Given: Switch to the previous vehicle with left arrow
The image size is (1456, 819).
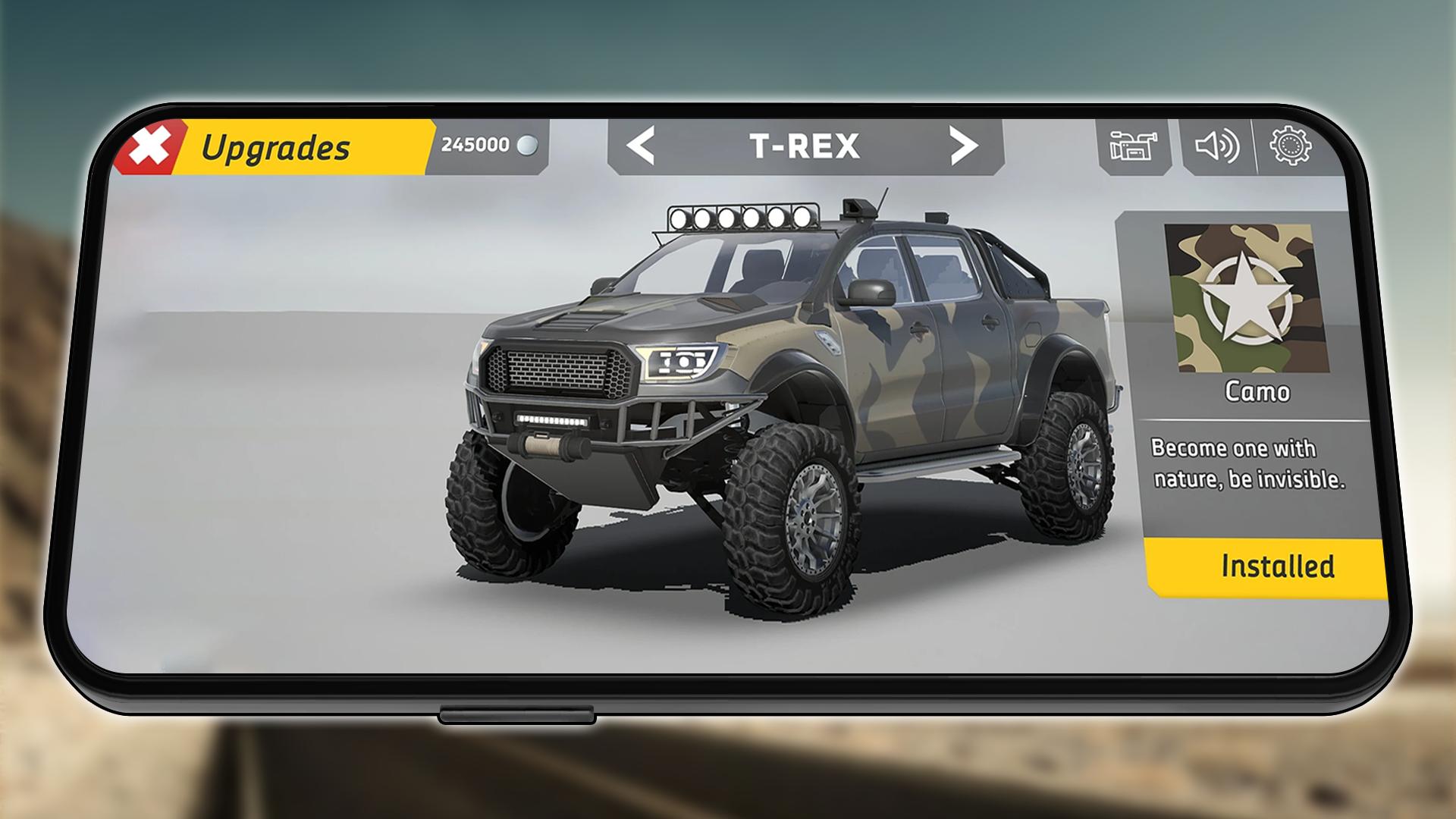Looking at the screenshot, I should tap(642, 146).
